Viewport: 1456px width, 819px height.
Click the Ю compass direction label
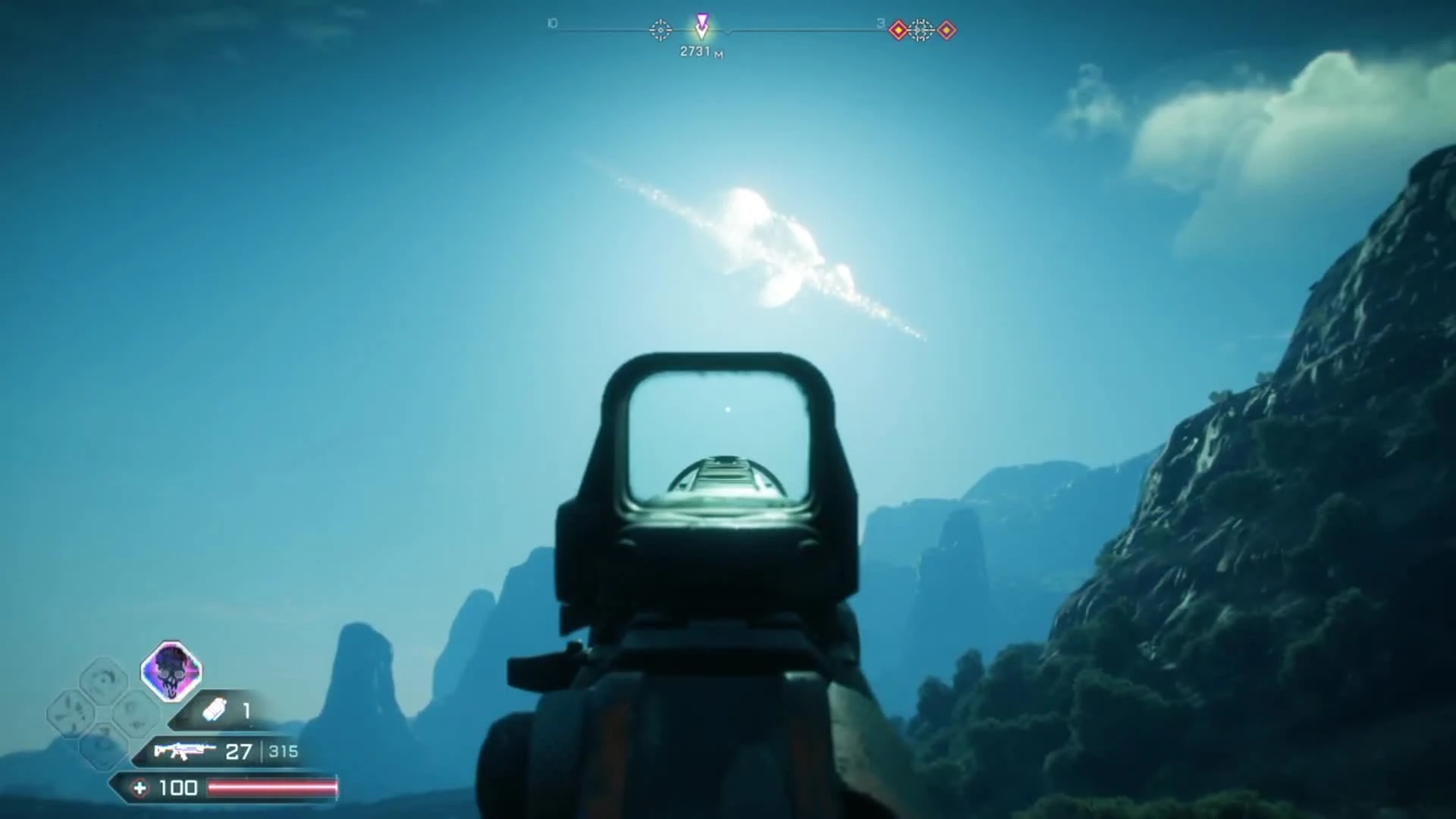coord(551,23)
